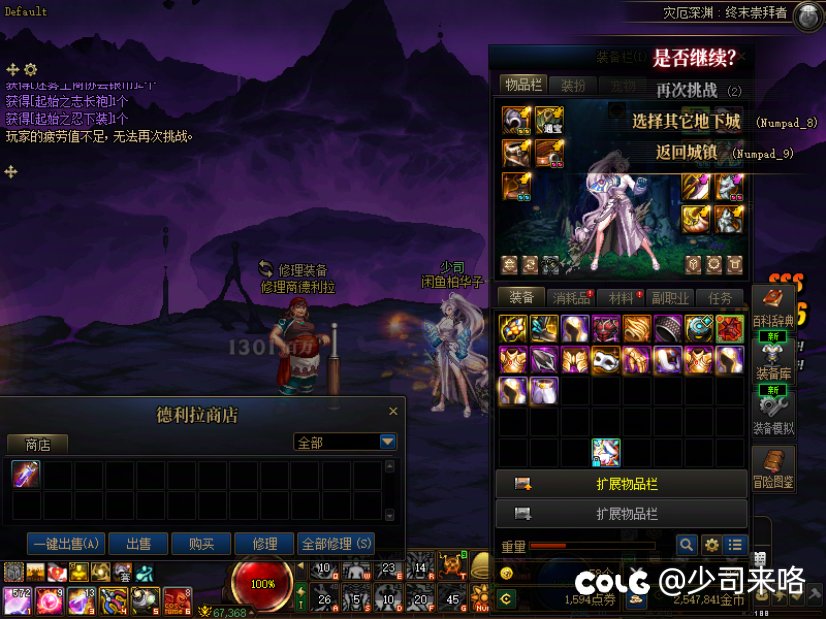Click the 修理 repair button
Image resolution: width=826 pixels, height=619 pixels.
265,544
